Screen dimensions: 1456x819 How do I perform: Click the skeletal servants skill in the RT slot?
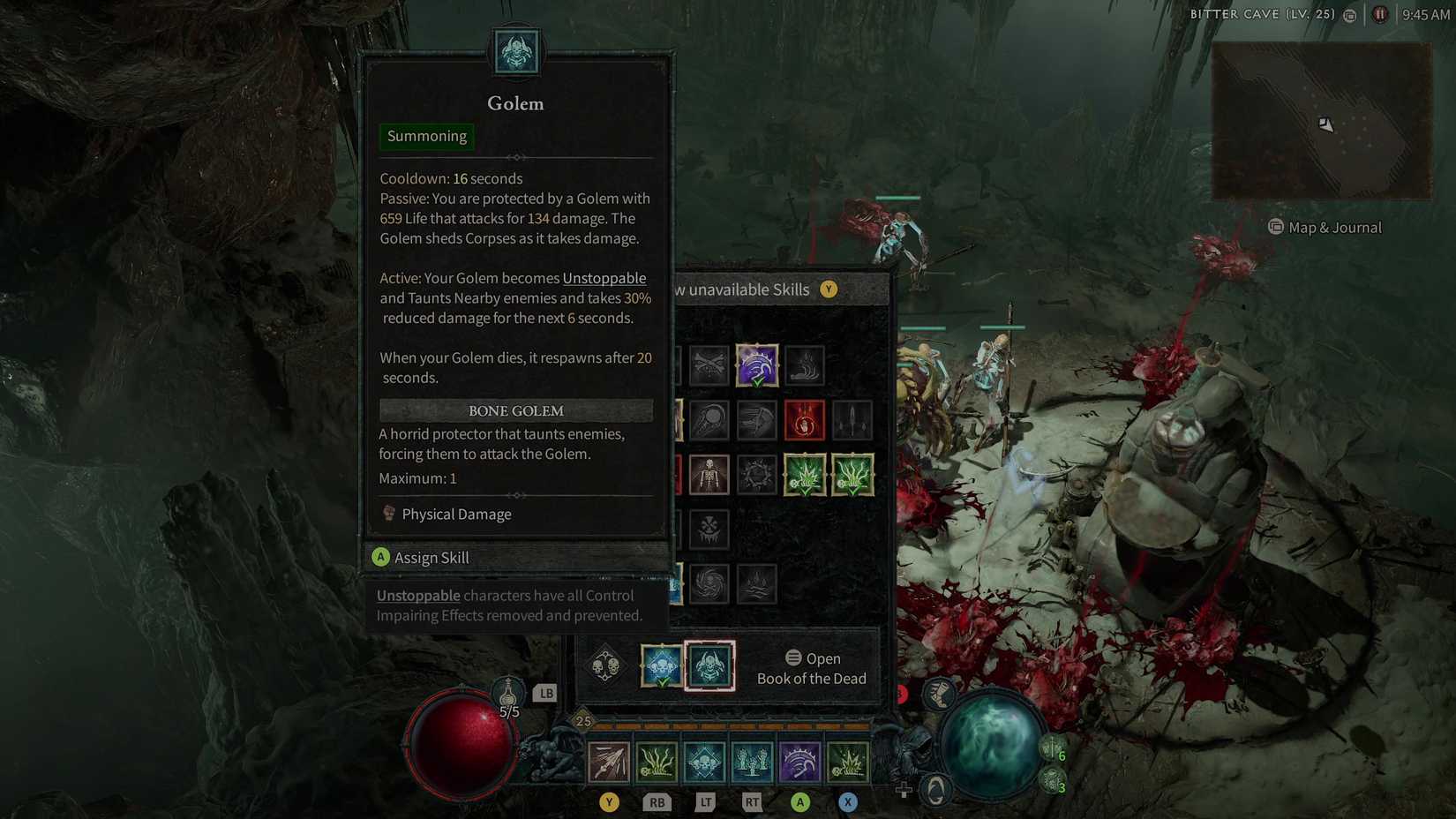click(752, 761)
